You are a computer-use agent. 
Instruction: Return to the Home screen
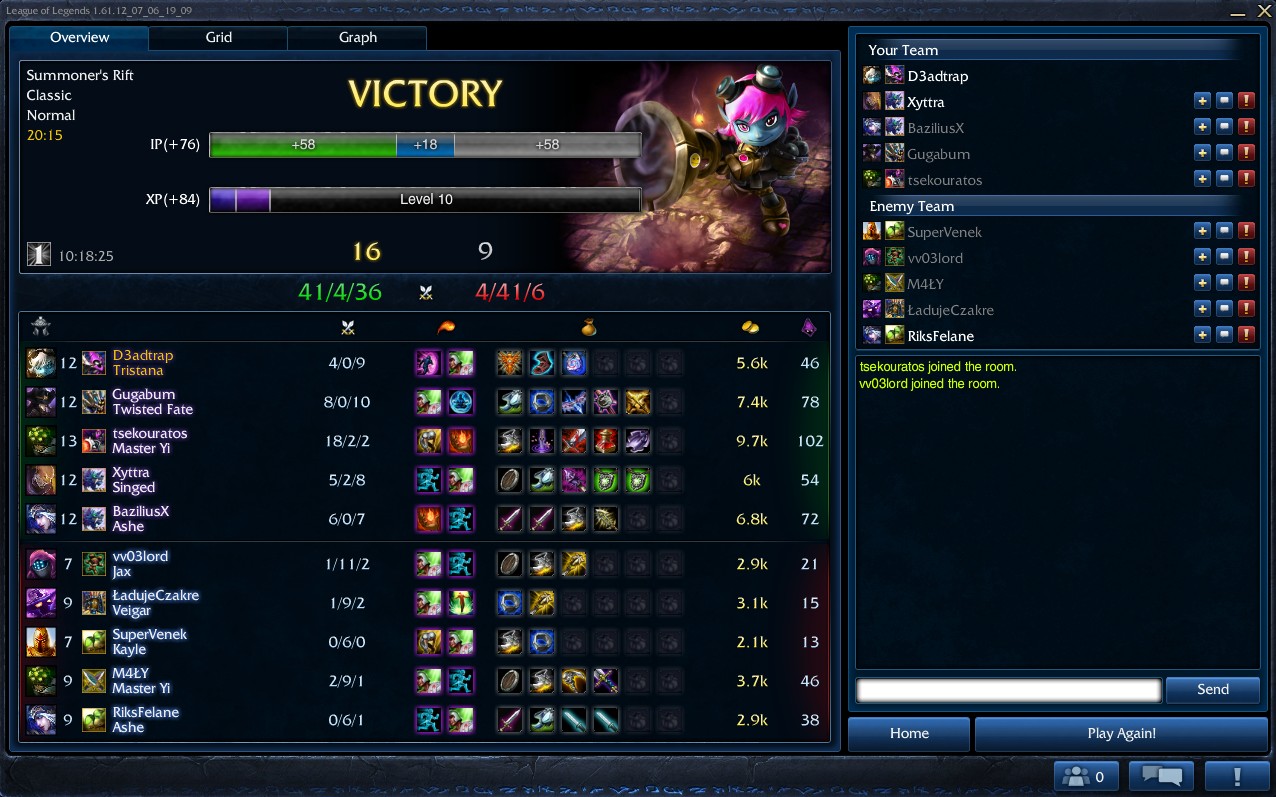click(909, 734)
